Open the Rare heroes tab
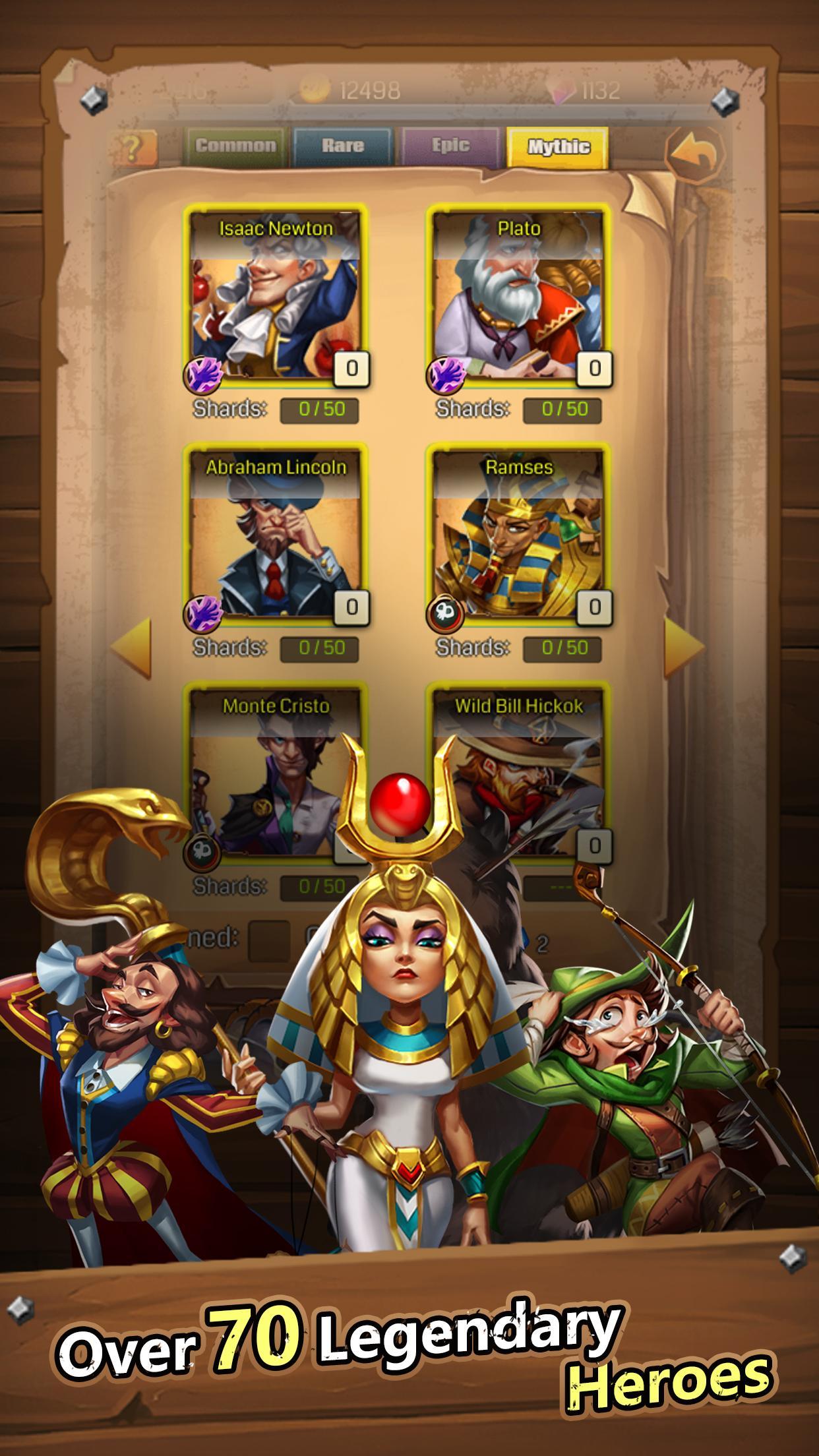The image size is (819, 1456). [342, 146]
